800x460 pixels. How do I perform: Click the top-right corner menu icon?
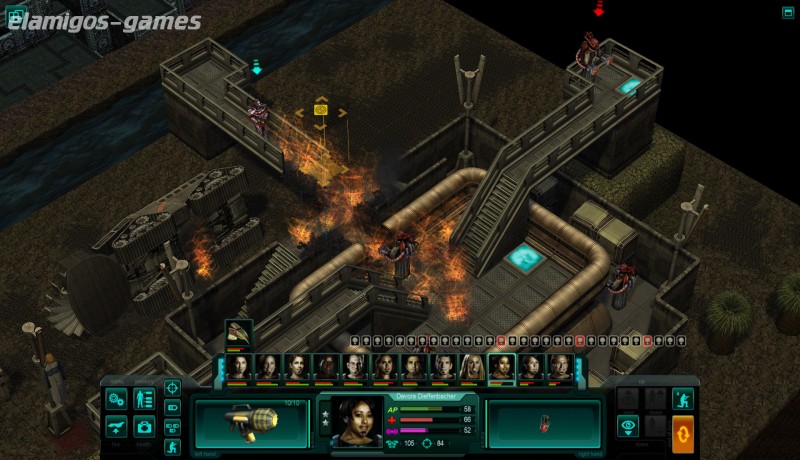pyautogui.click(x=788, y=12)
